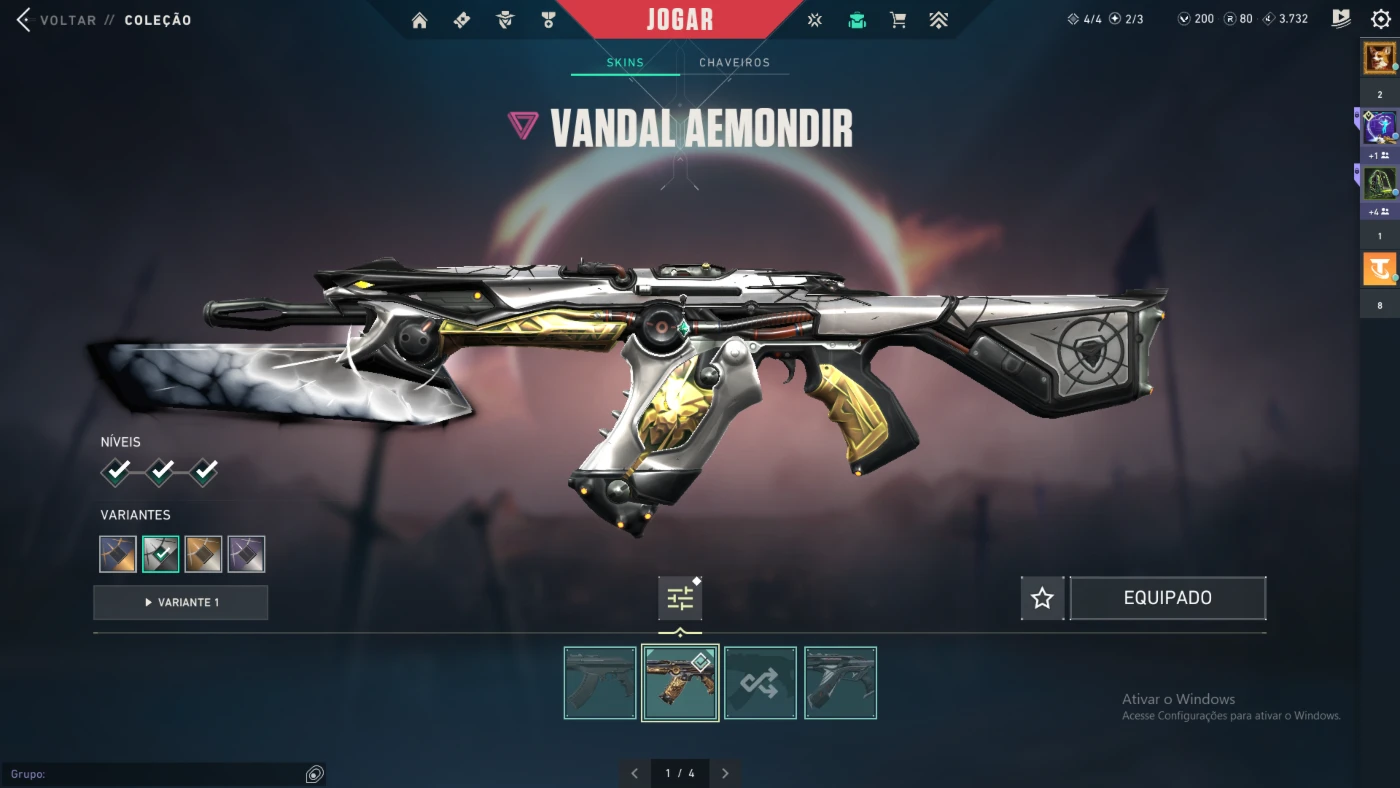Click the EQUIPADO button

pyautogui.click(x=1167, y=598)
